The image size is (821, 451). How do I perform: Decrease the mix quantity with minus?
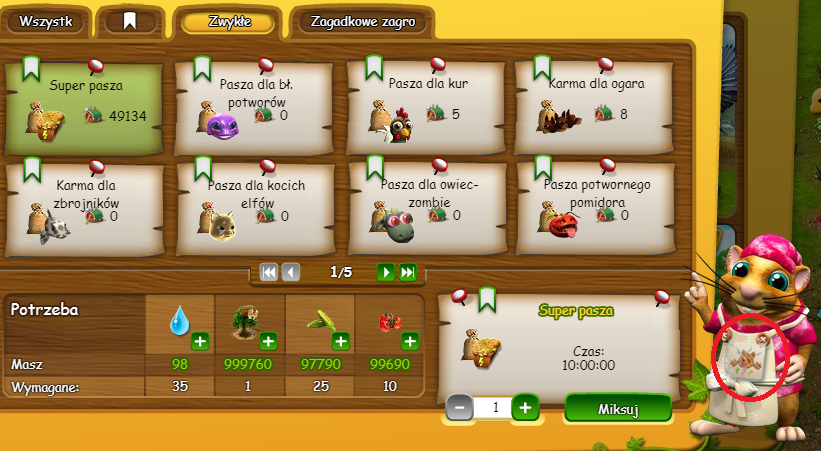coord(459,407)
